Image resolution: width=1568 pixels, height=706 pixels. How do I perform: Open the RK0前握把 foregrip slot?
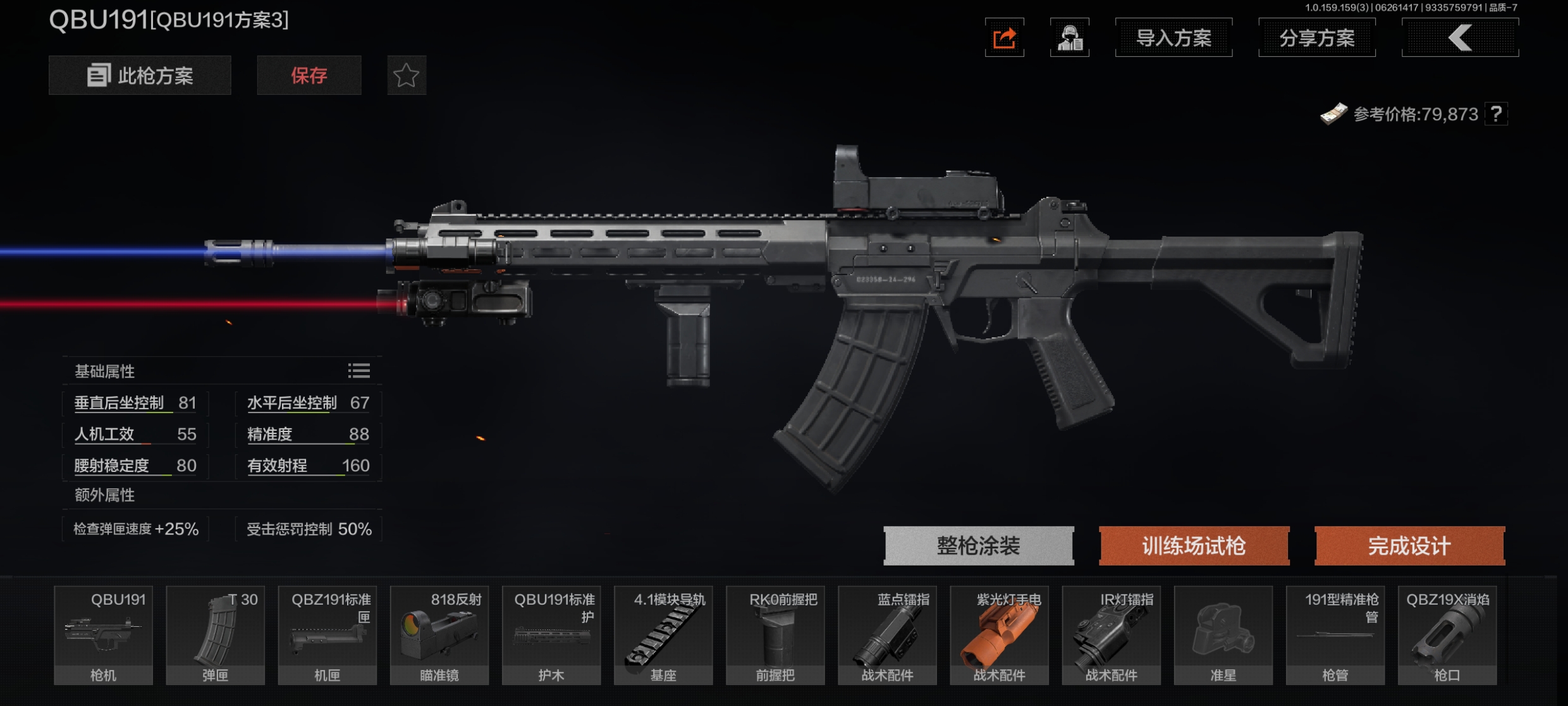[775, 635]
